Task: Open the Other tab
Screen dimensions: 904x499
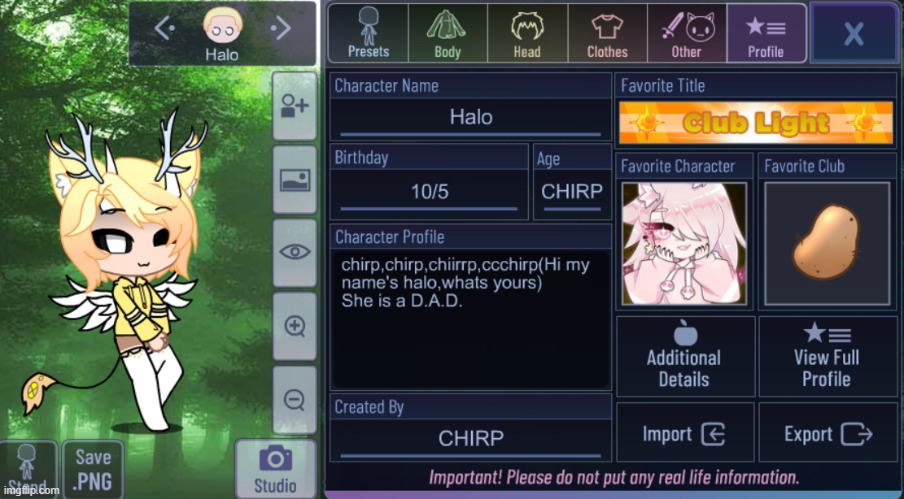Action: click(686, 34)
